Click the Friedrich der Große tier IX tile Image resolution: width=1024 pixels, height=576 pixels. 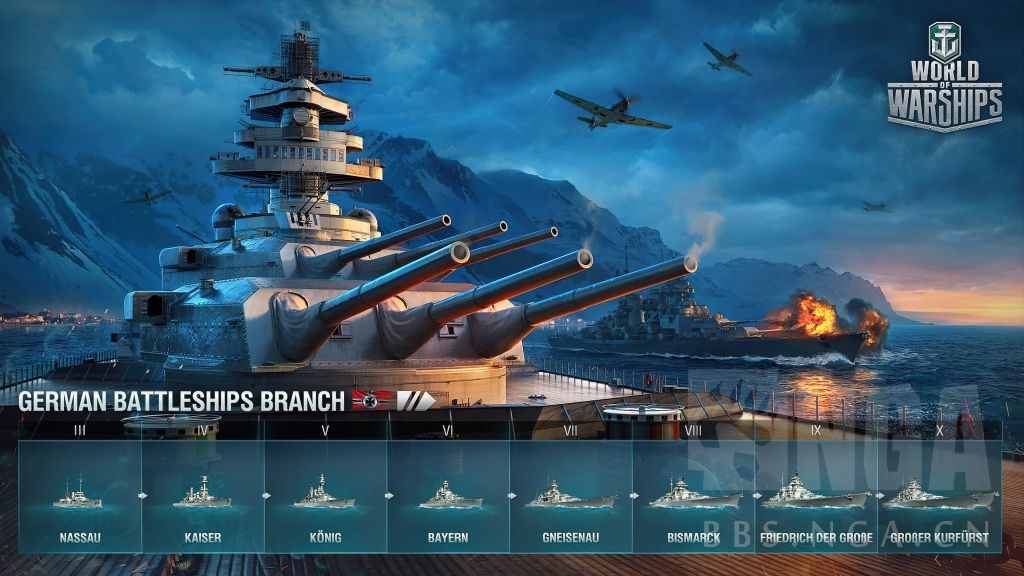pos(816,496)
